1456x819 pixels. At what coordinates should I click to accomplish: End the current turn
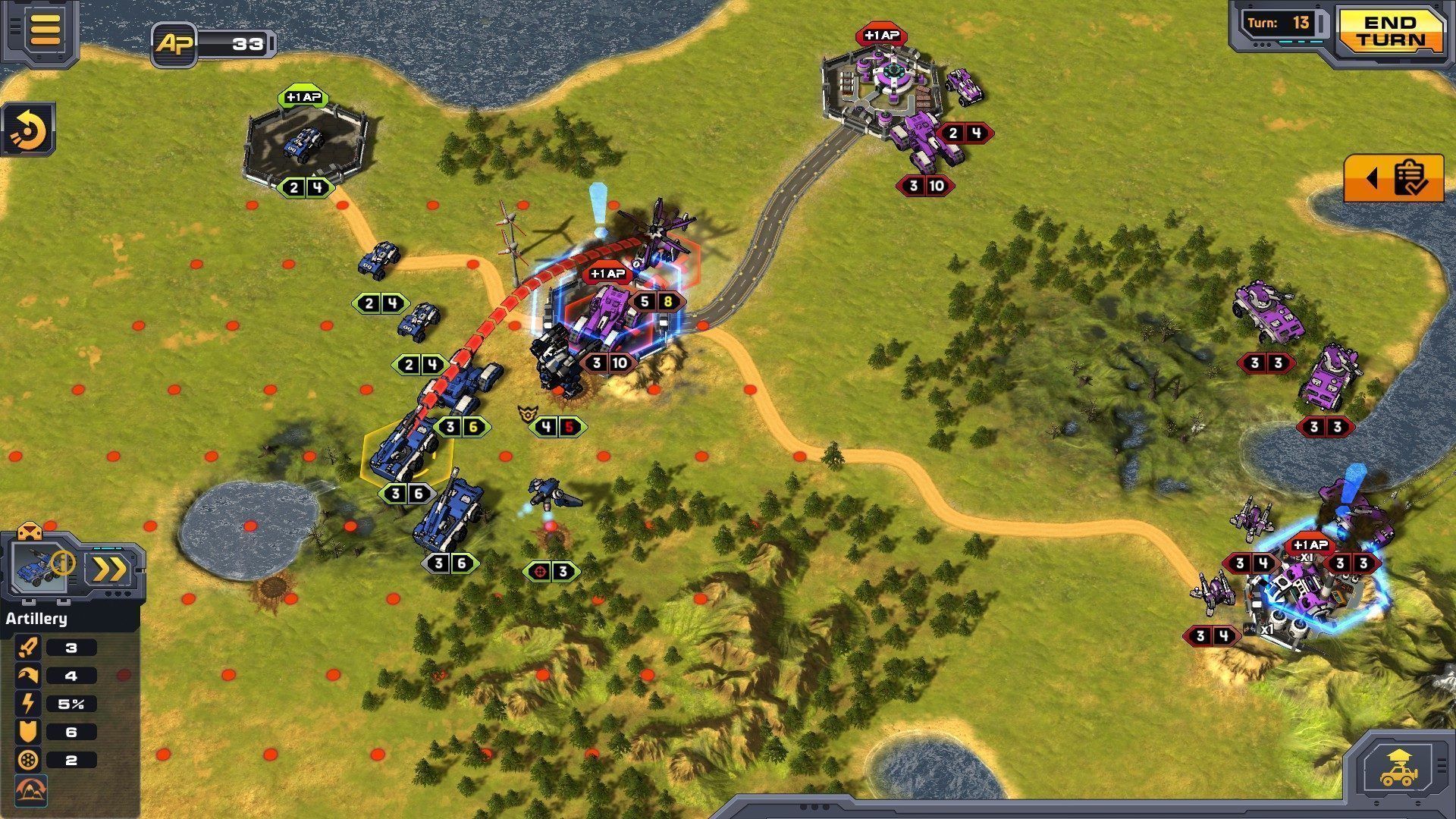[x=1390, y=32]
